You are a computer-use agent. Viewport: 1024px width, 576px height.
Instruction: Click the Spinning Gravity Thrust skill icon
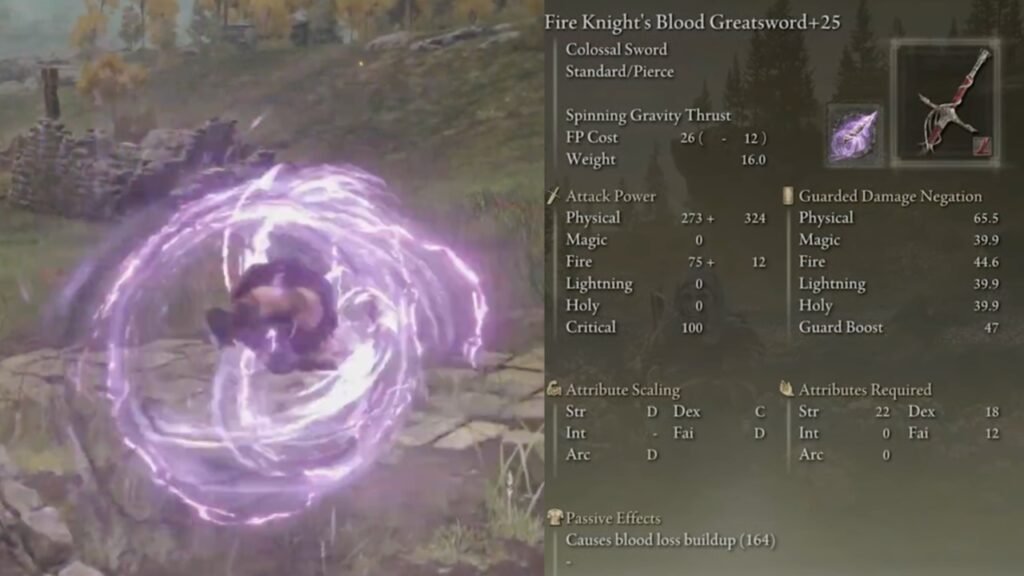[x=854, y=134]
